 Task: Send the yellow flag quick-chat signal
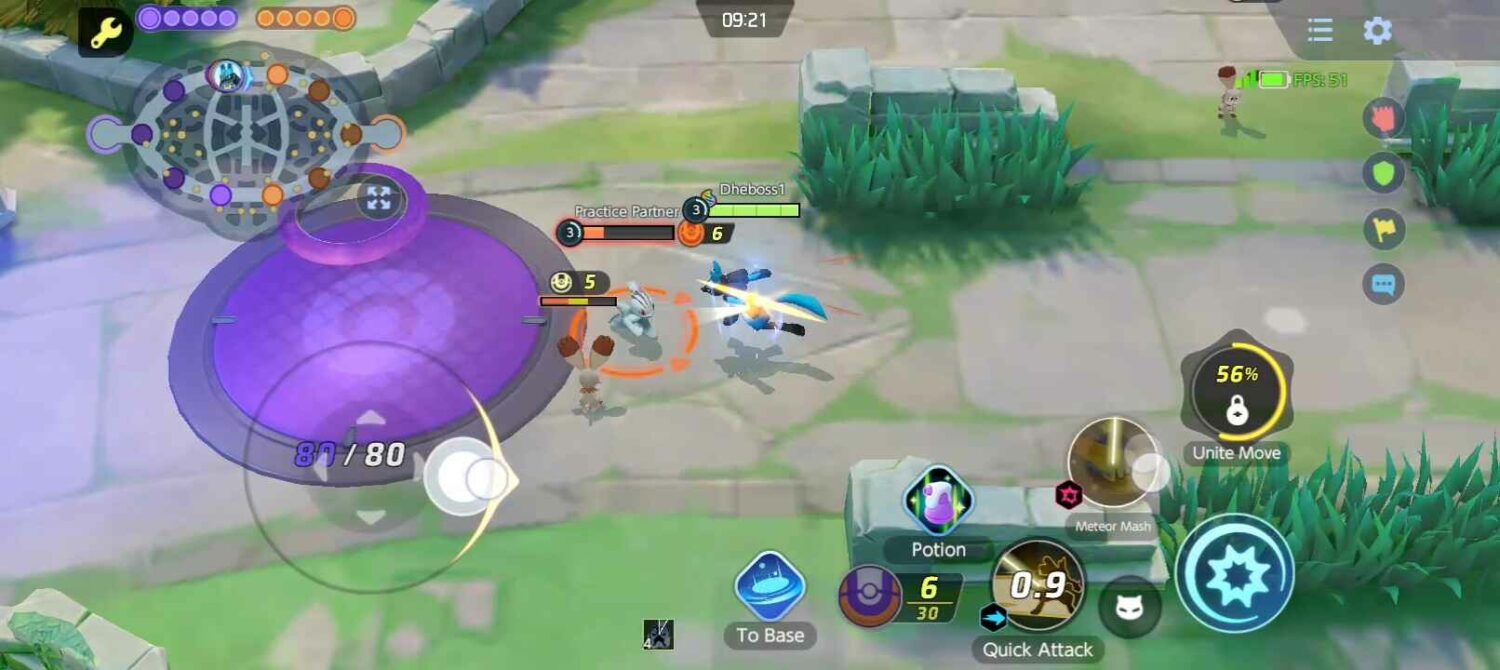pyautogui.click(x=1384, y=229)
